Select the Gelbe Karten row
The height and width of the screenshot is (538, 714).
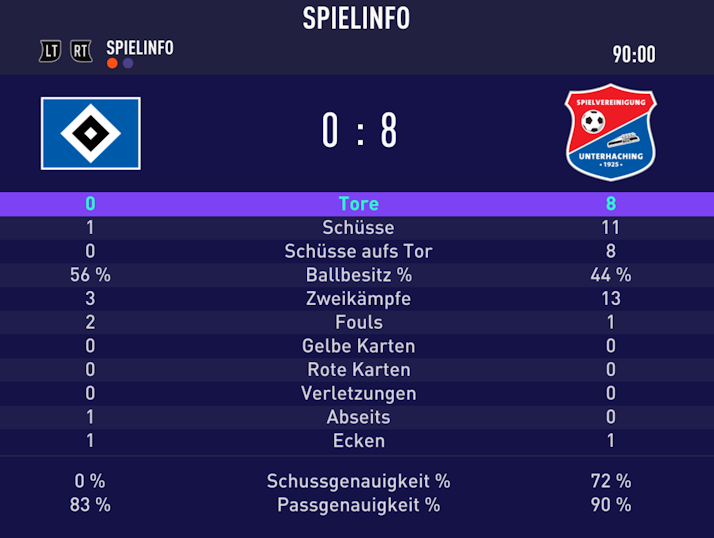click(x=357, y=346)
